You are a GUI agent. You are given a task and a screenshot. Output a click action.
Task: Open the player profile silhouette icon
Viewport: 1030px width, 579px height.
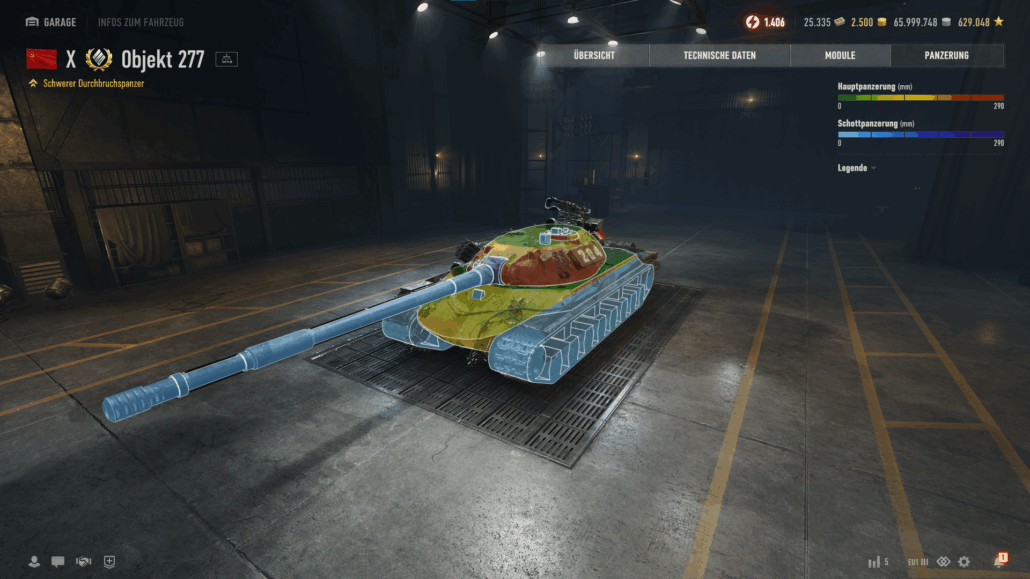click(x=34, y=562)
